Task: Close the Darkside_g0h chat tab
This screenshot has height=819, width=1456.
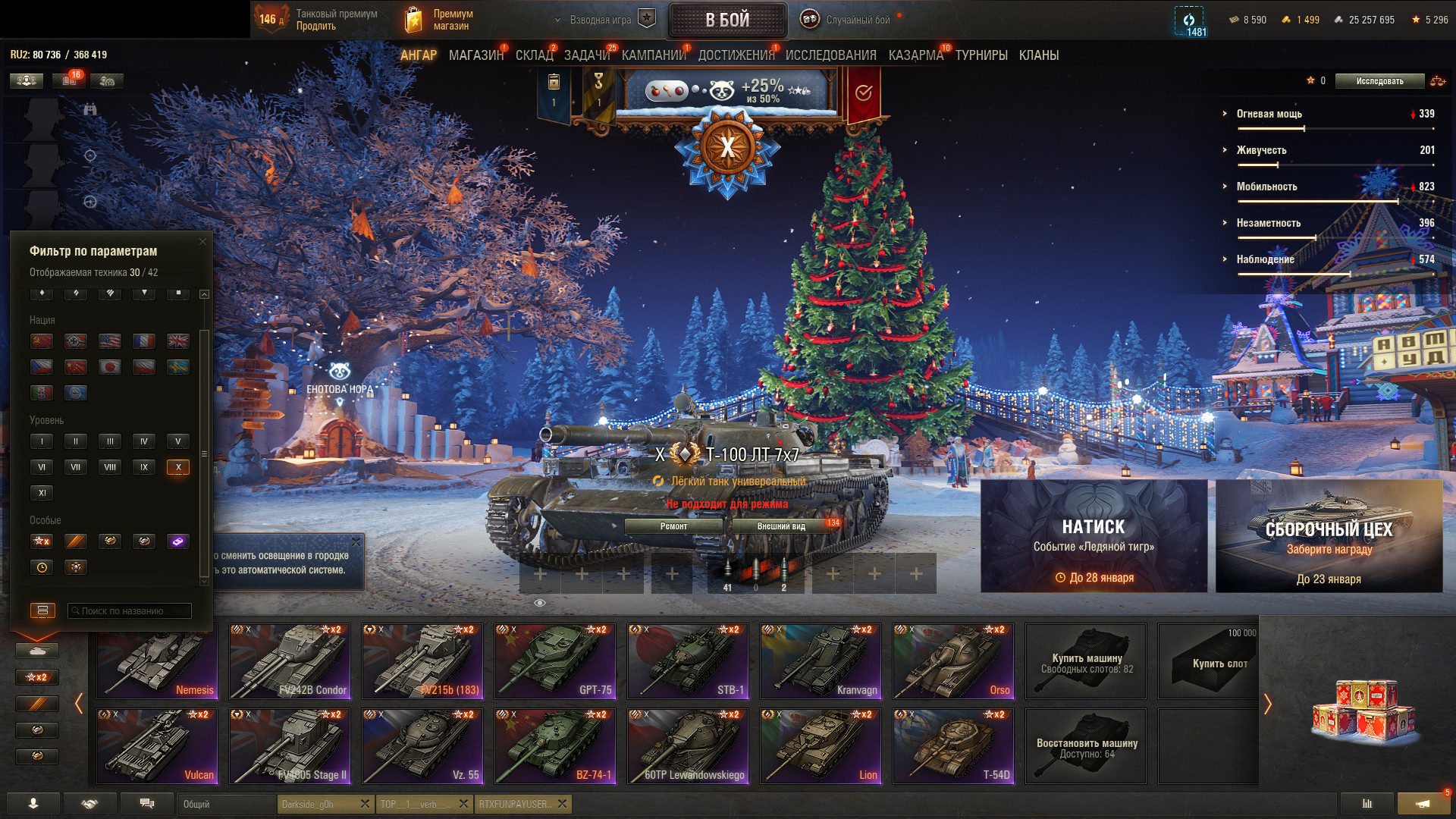Action: (x=365, y=804)
